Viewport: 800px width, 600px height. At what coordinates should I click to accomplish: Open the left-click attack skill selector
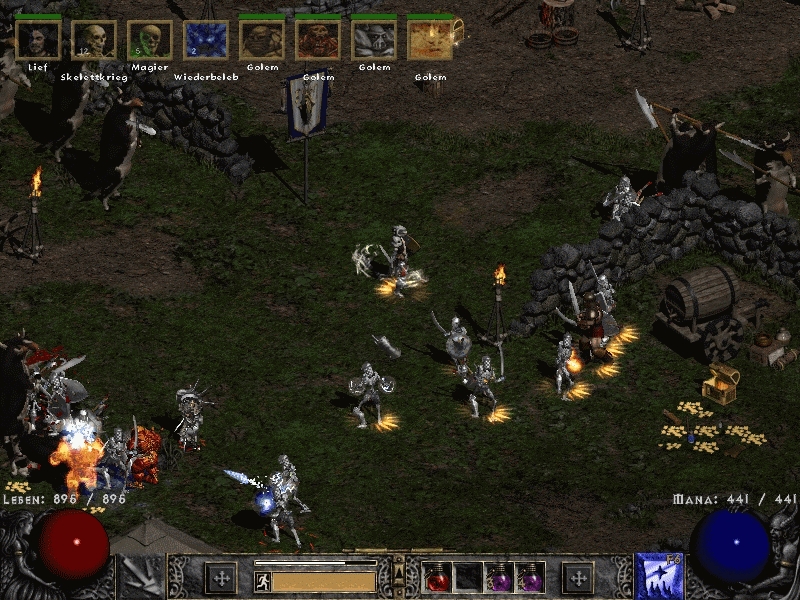click(141, 577)
